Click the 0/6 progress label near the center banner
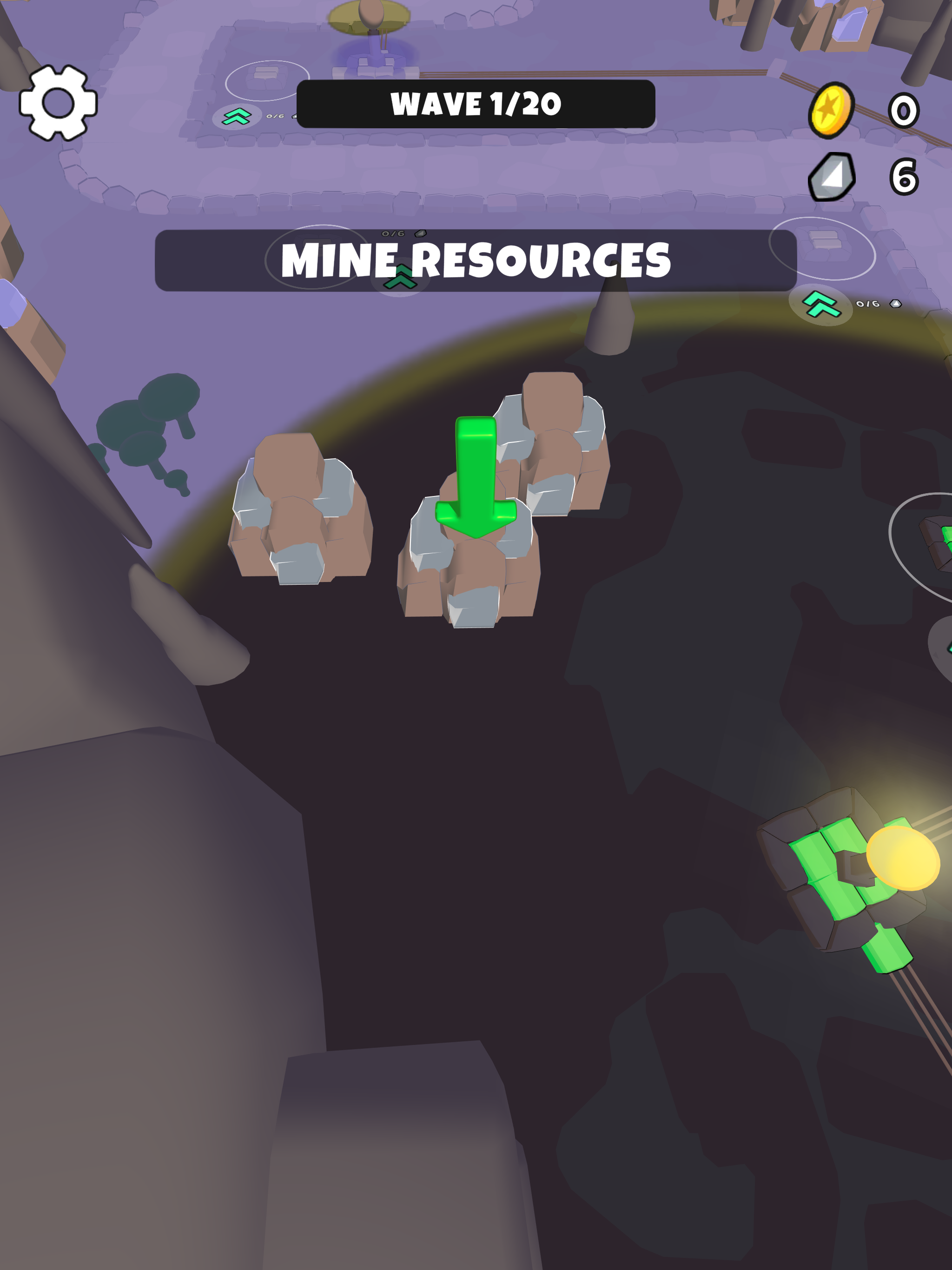Image resolution: width=952 pixels, height=1270 pixels. (x=392, y=233)
